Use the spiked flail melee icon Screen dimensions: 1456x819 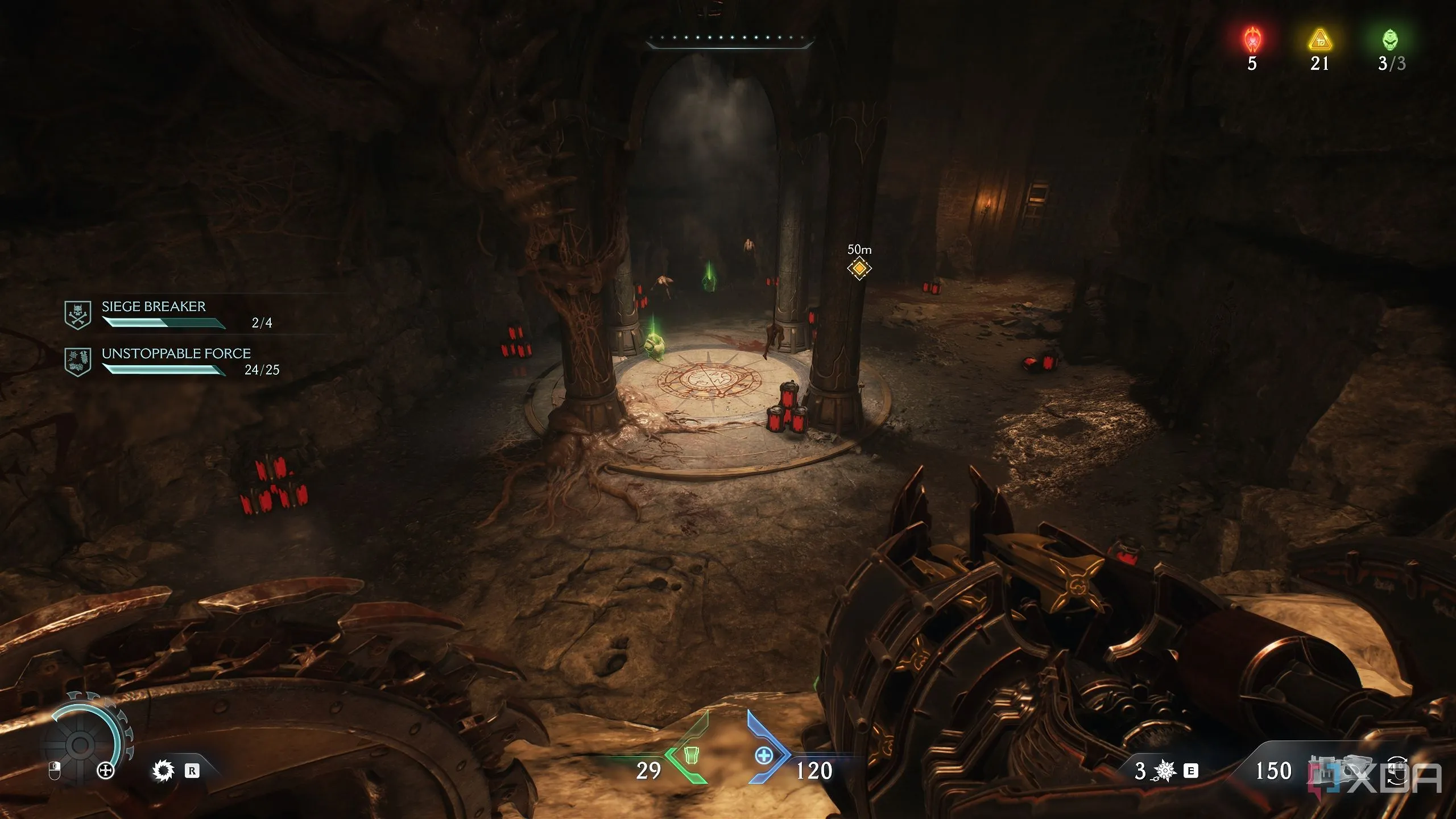tap(1166, 771)
